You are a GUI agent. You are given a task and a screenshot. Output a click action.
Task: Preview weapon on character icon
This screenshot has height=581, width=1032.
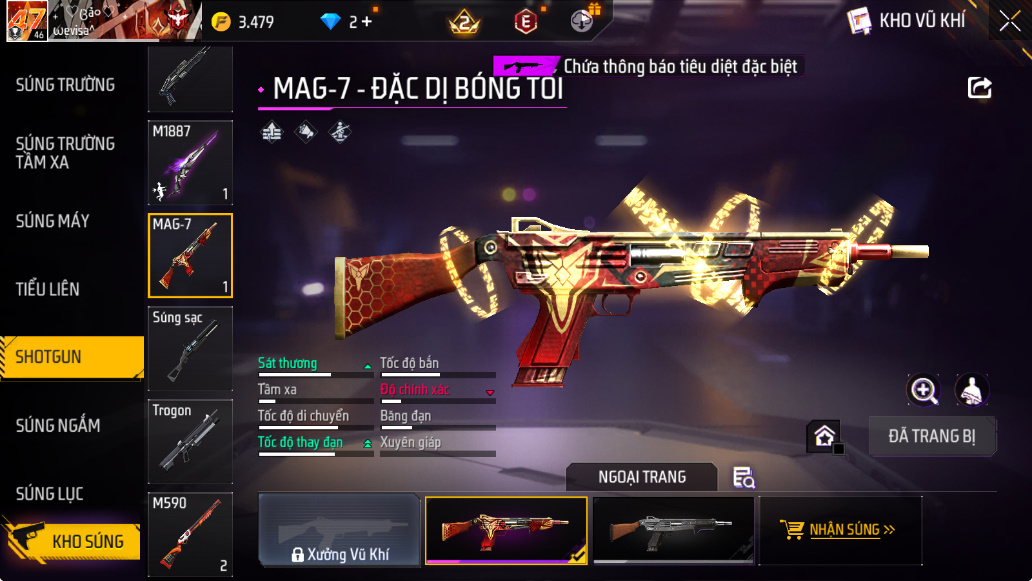(972, 391)
